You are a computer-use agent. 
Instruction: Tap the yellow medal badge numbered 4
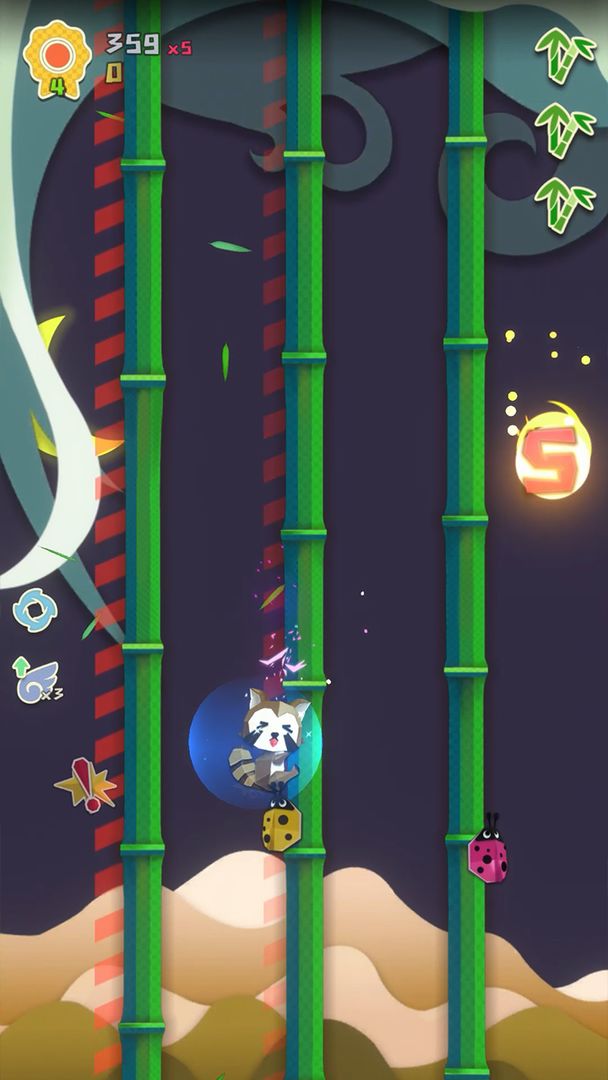(x=57, y=58)
